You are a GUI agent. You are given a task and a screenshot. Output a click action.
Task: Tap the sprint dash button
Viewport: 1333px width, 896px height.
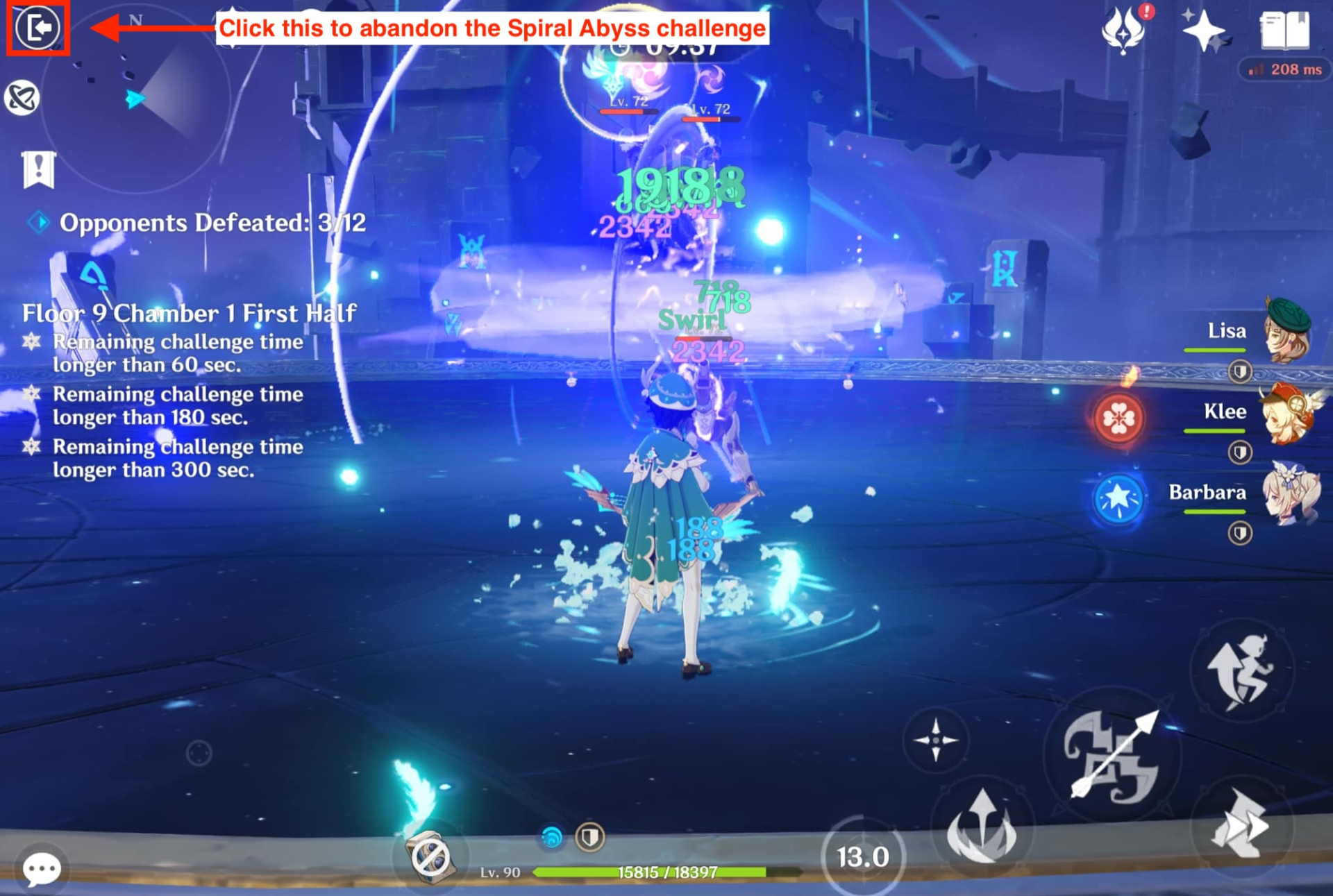click(1241, 826)
